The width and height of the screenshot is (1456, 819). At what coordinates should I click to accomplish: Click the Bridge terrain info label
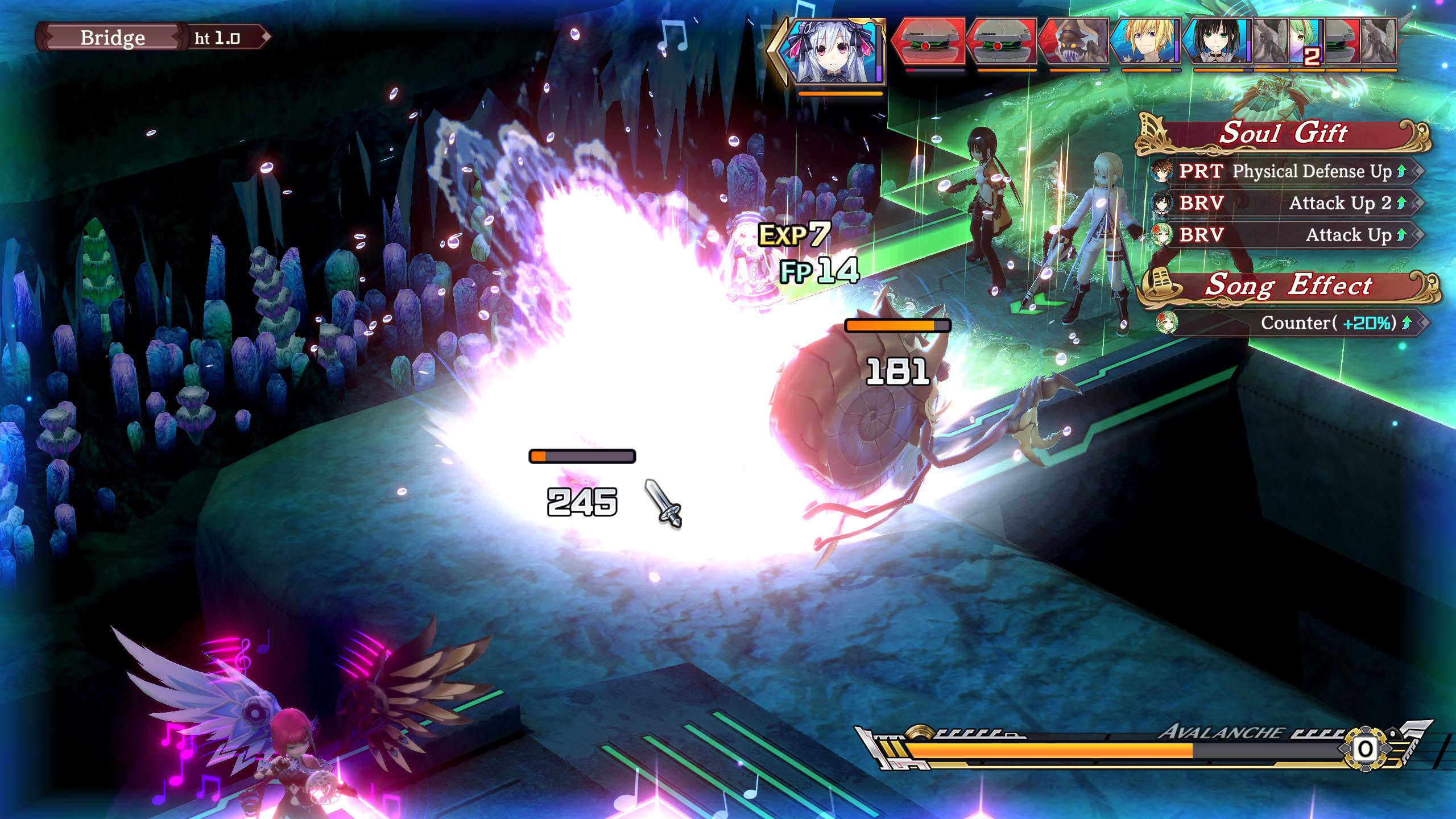113,38
